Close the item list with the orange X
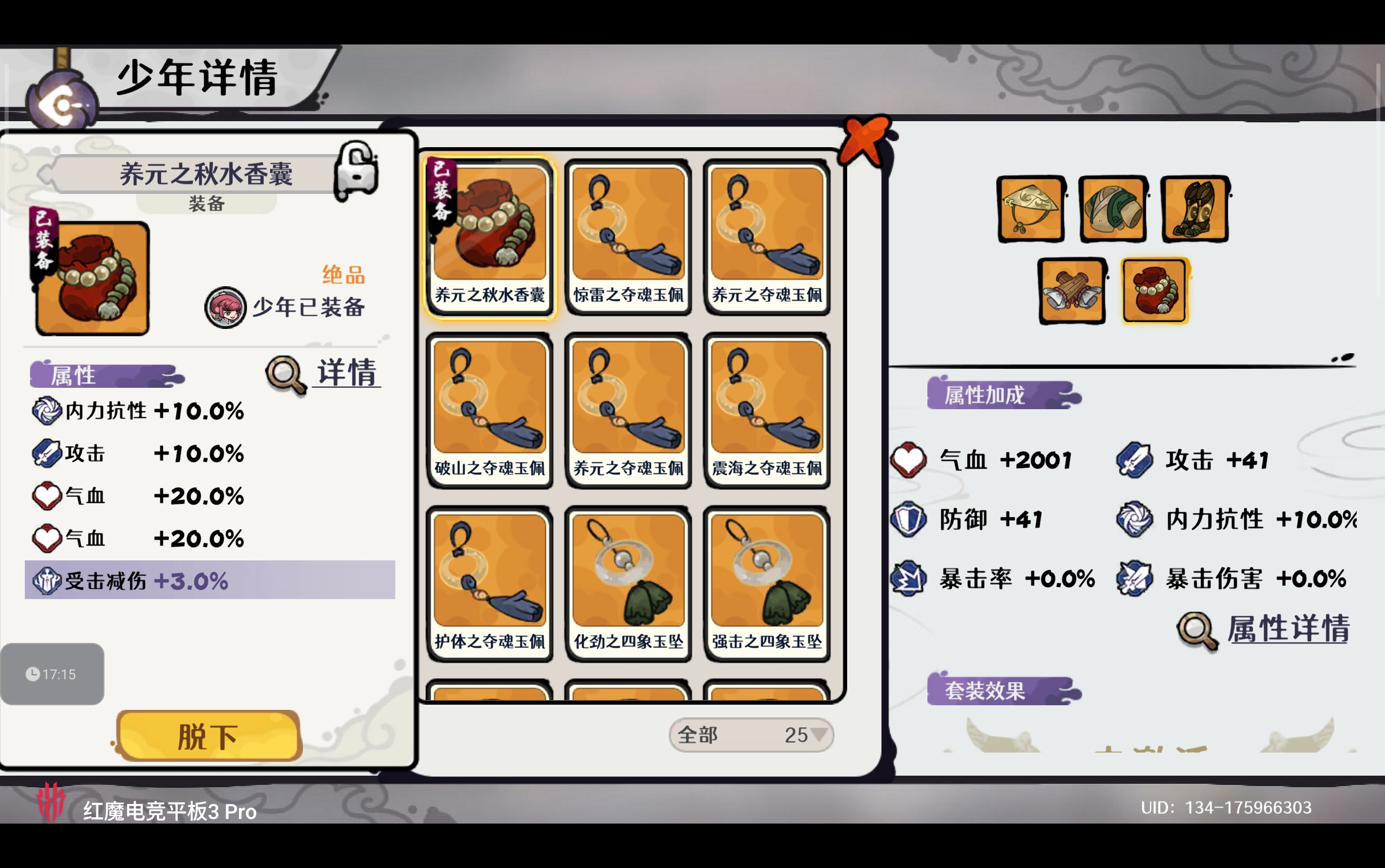 click(864, 140)
